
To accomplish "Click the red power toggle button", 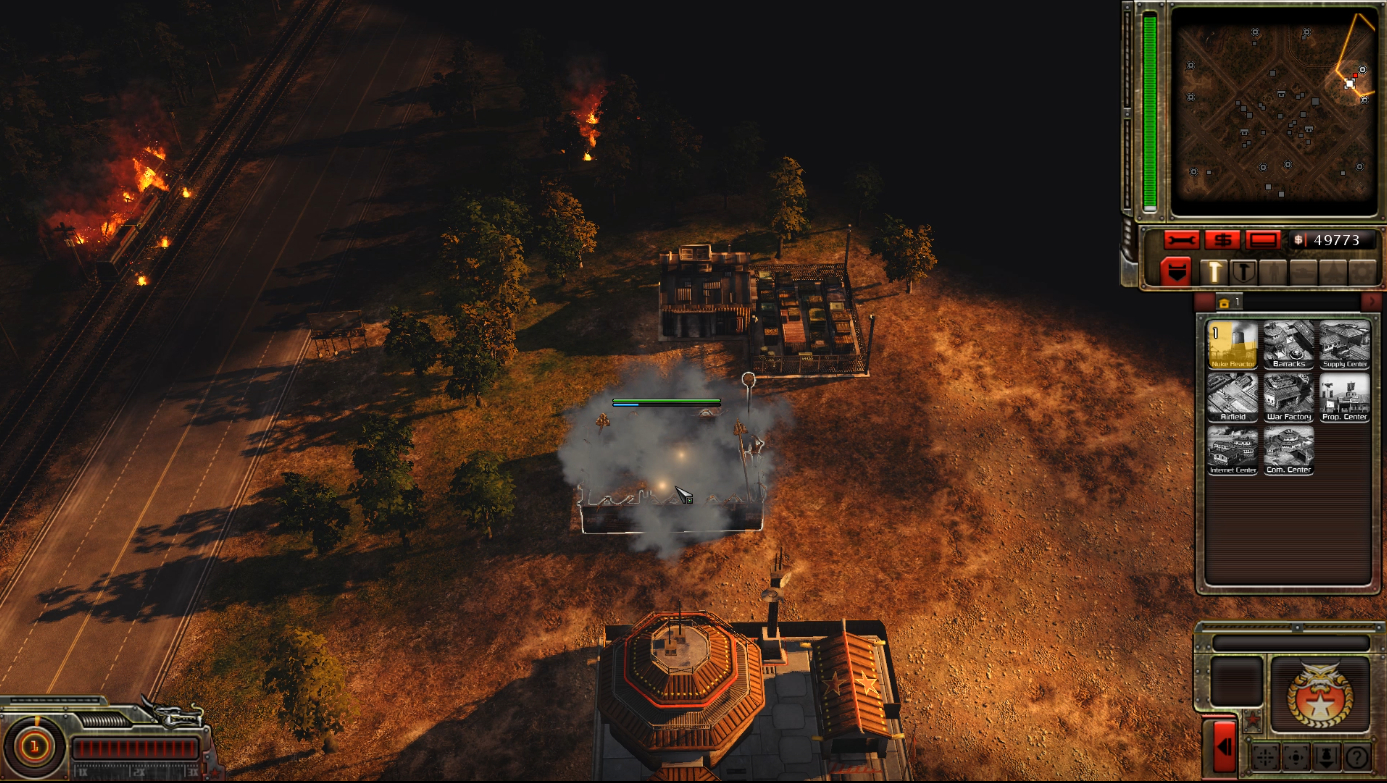I will pos(1263,241).
